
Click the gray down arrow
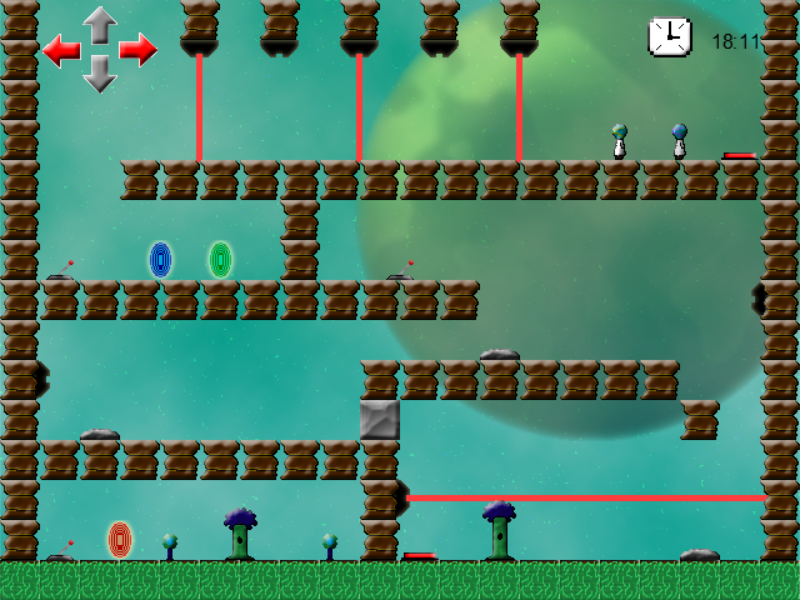[x=100, y=74]
